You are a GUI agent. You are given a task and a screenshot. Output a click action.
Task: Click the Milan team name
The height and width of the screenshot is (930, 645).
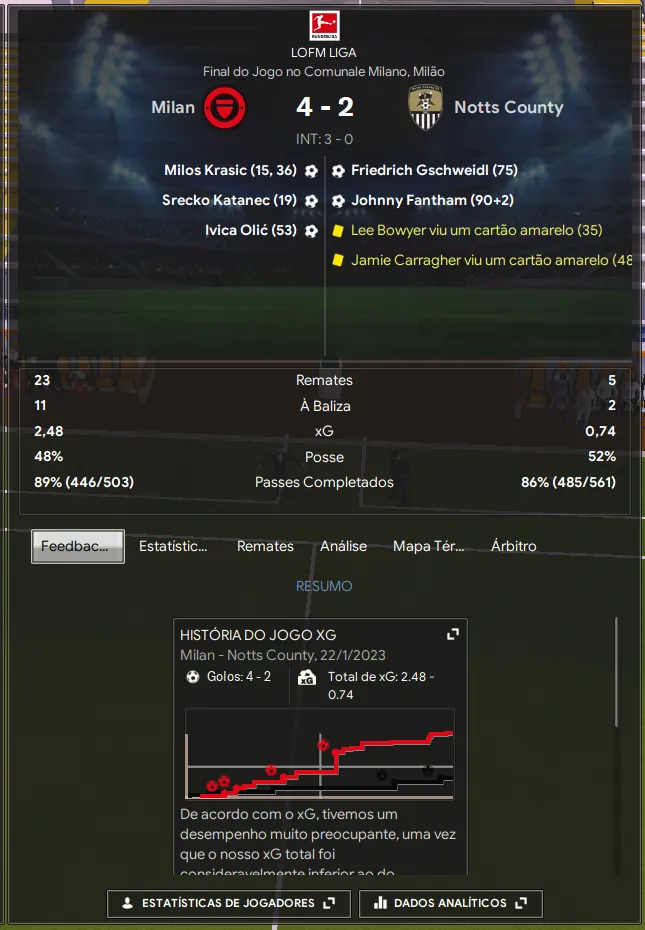[173, 107]
